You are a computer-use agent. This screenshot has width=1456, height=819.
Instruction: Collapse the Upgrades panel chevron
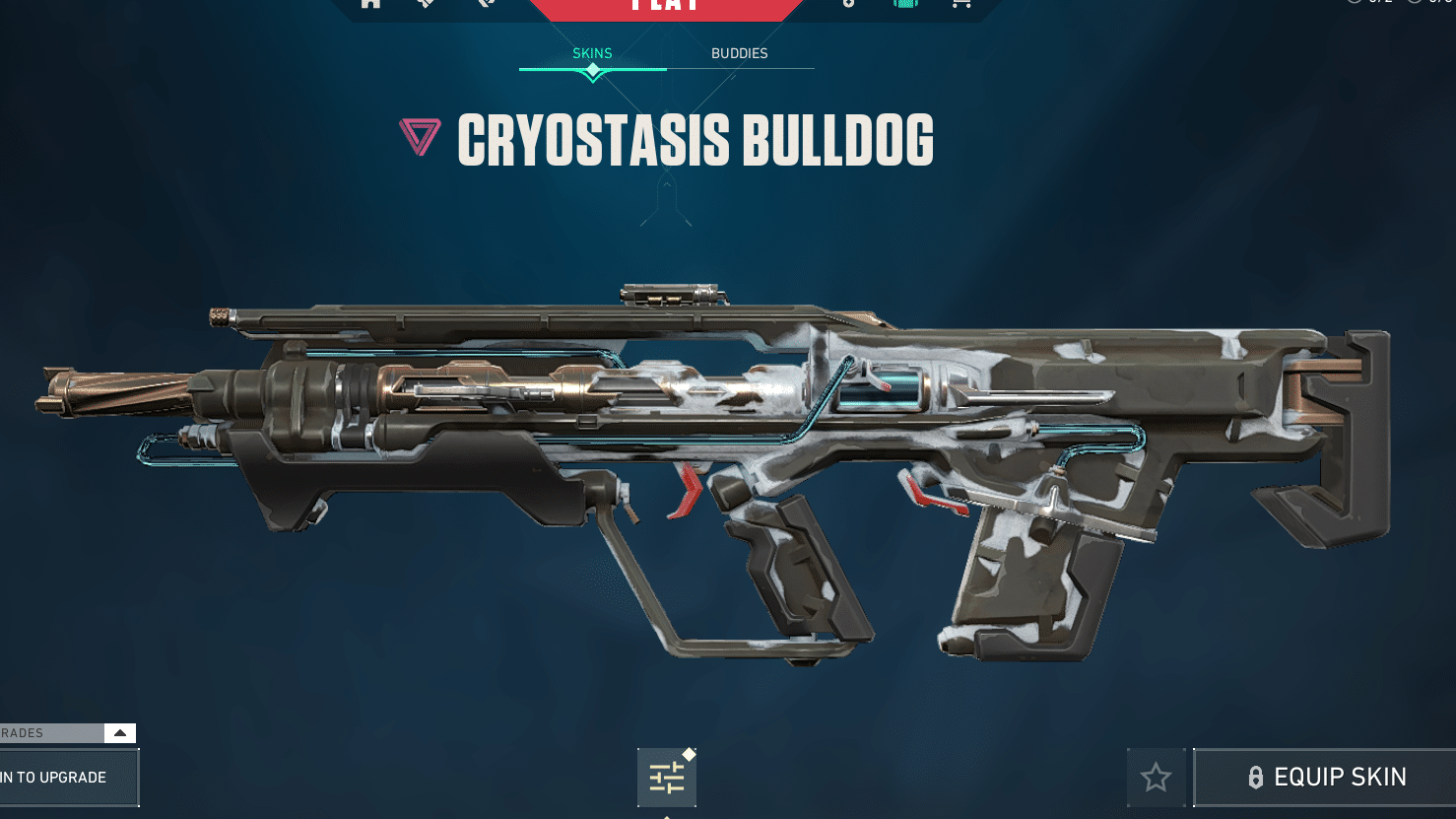tap(120, 732)
